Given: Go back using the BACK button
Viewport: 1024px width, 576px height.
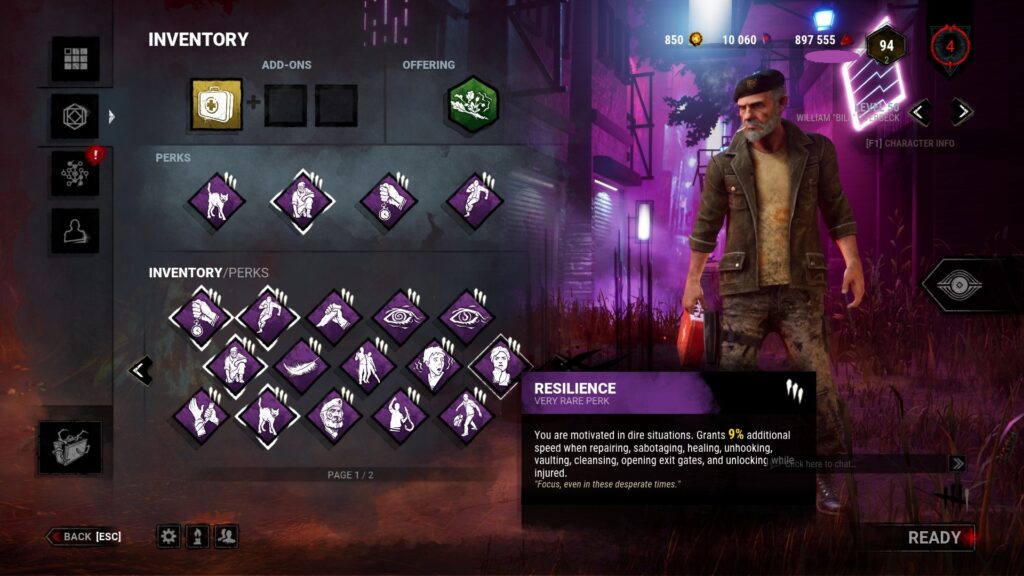Looking at the screenshot, I should click(x=84, y=537).
